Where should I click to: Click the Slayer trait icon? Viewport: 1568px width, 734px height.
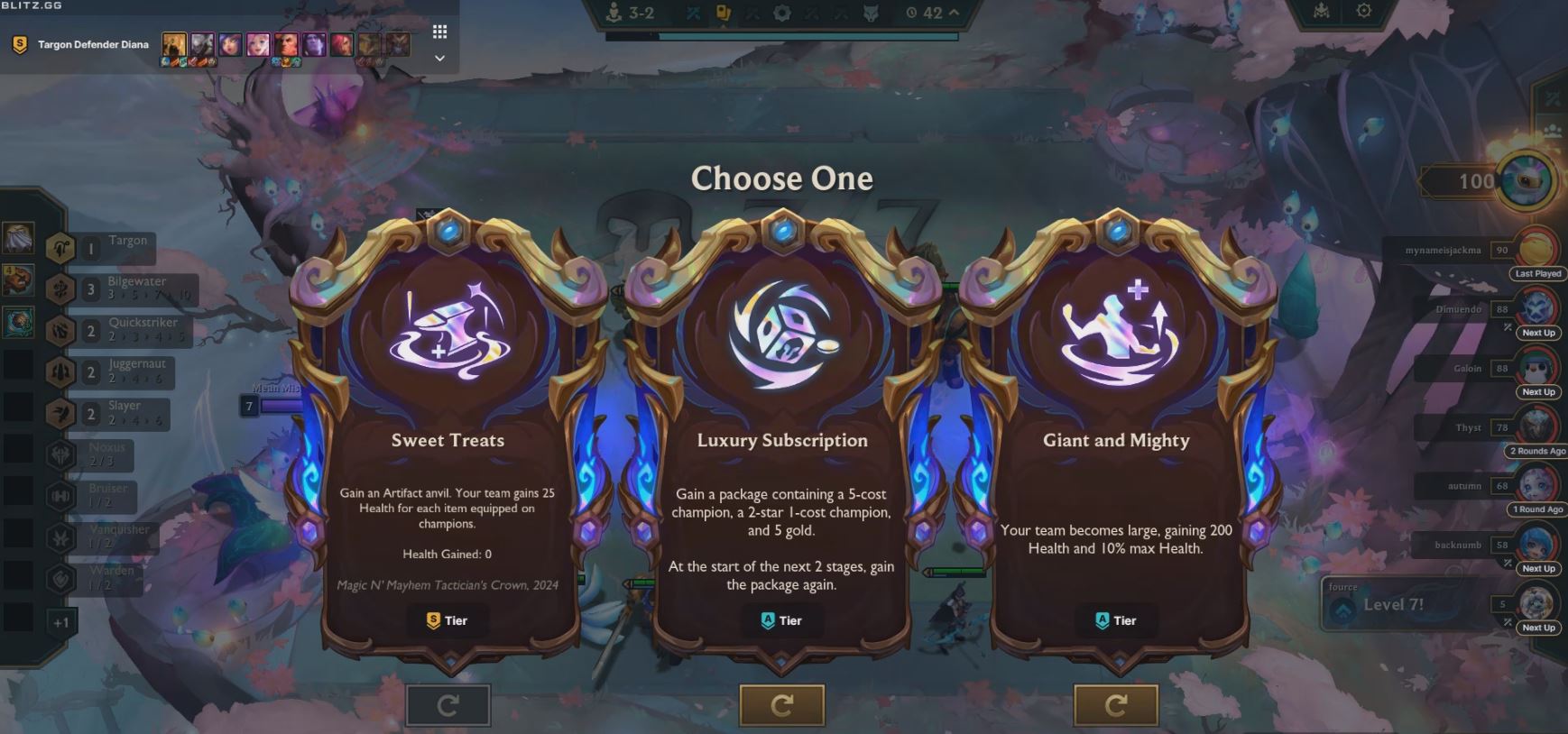[x=60, y=414]
